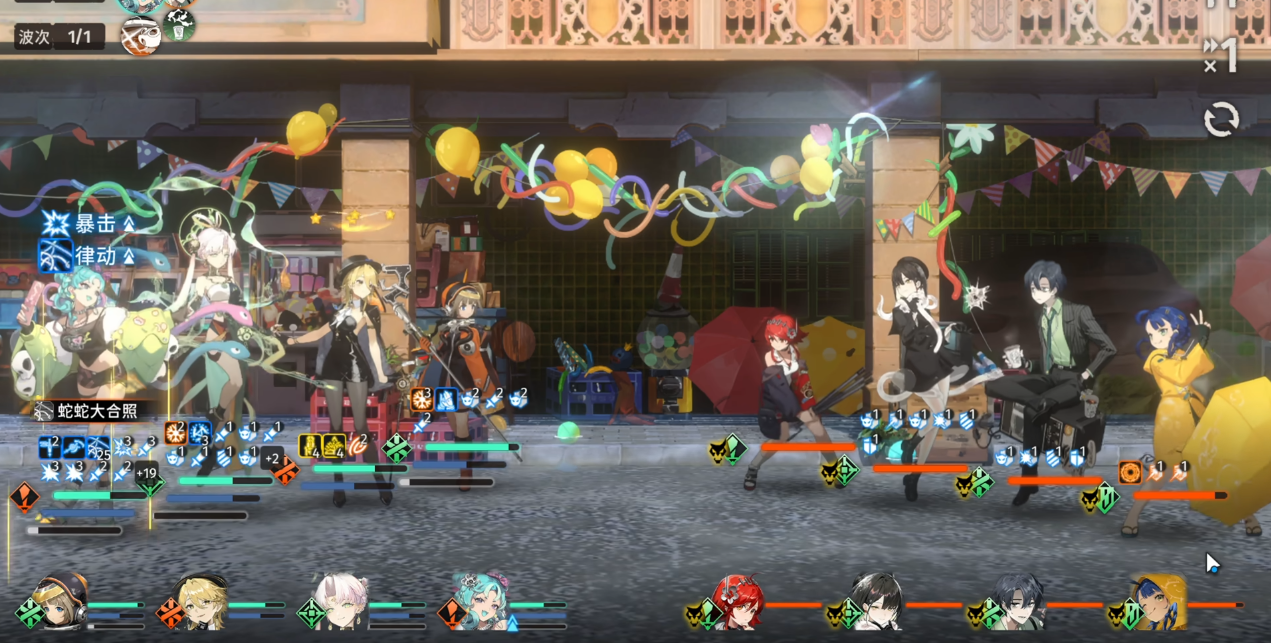
Task: Select the white-haired girl portrait
Action: click(341, 602)
